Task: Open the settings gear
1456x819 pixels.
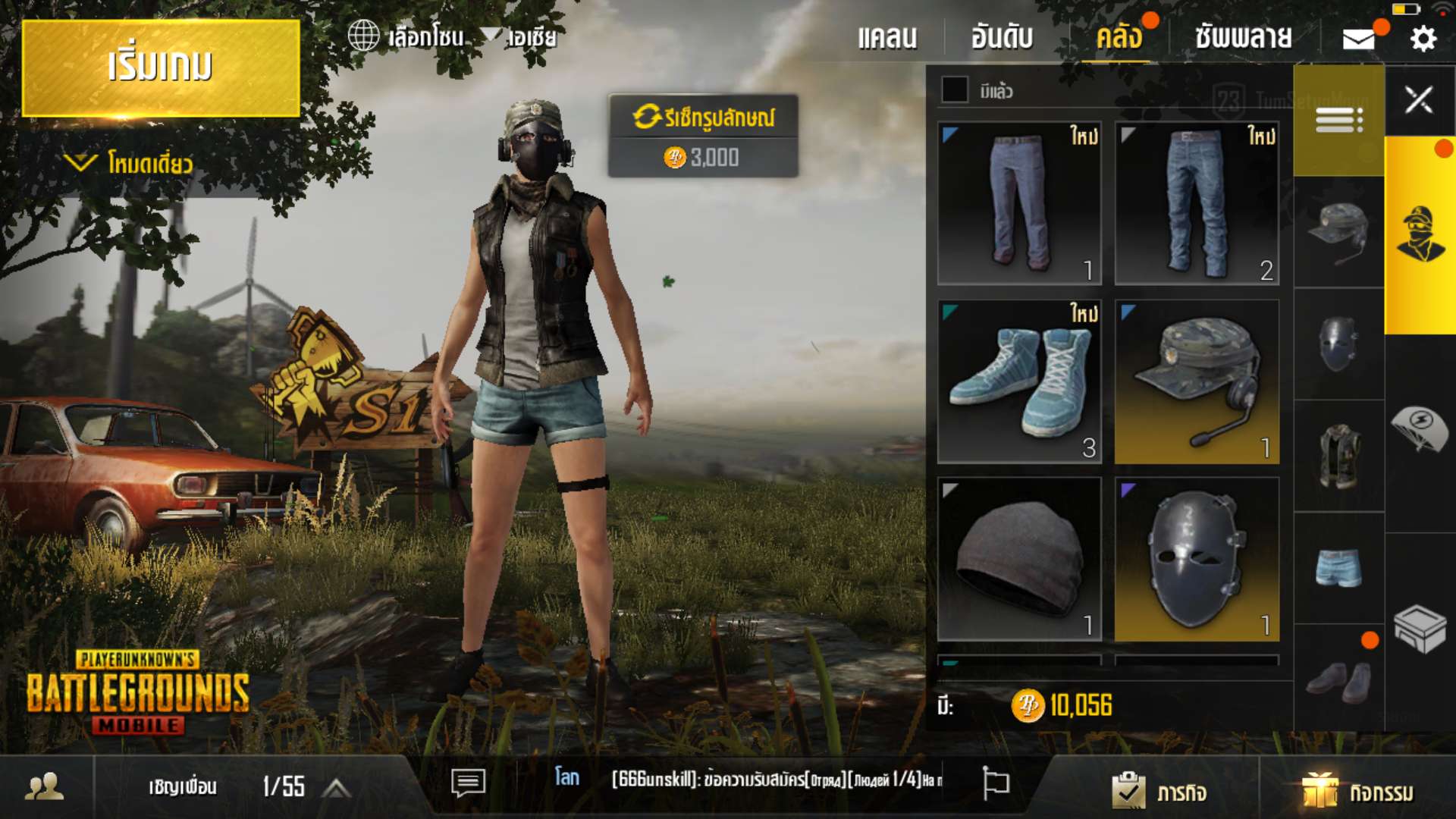Action: [1423, 39]
